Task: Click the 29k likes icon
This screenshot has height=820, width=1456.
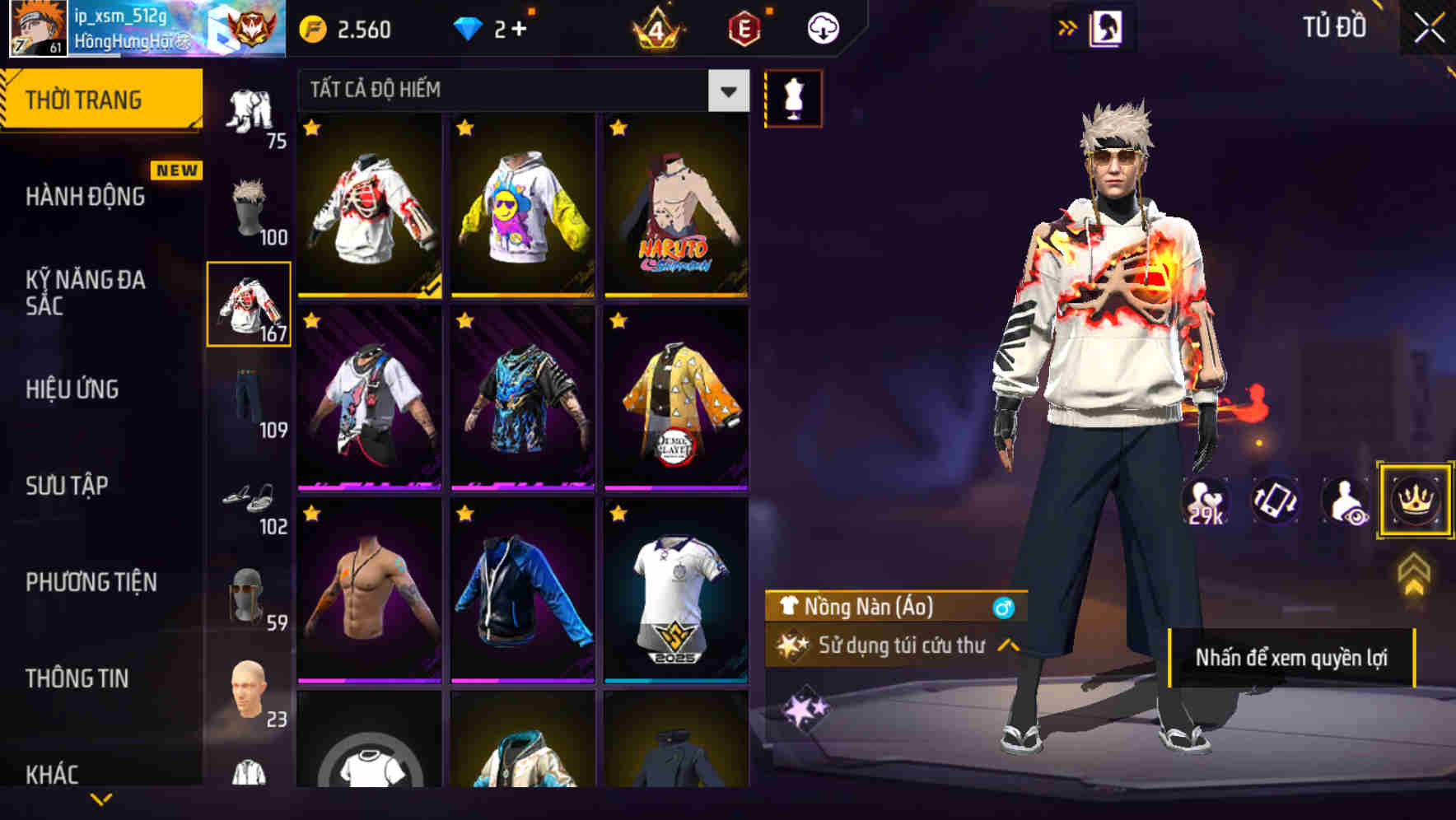Action: [x=1207, y=501]
